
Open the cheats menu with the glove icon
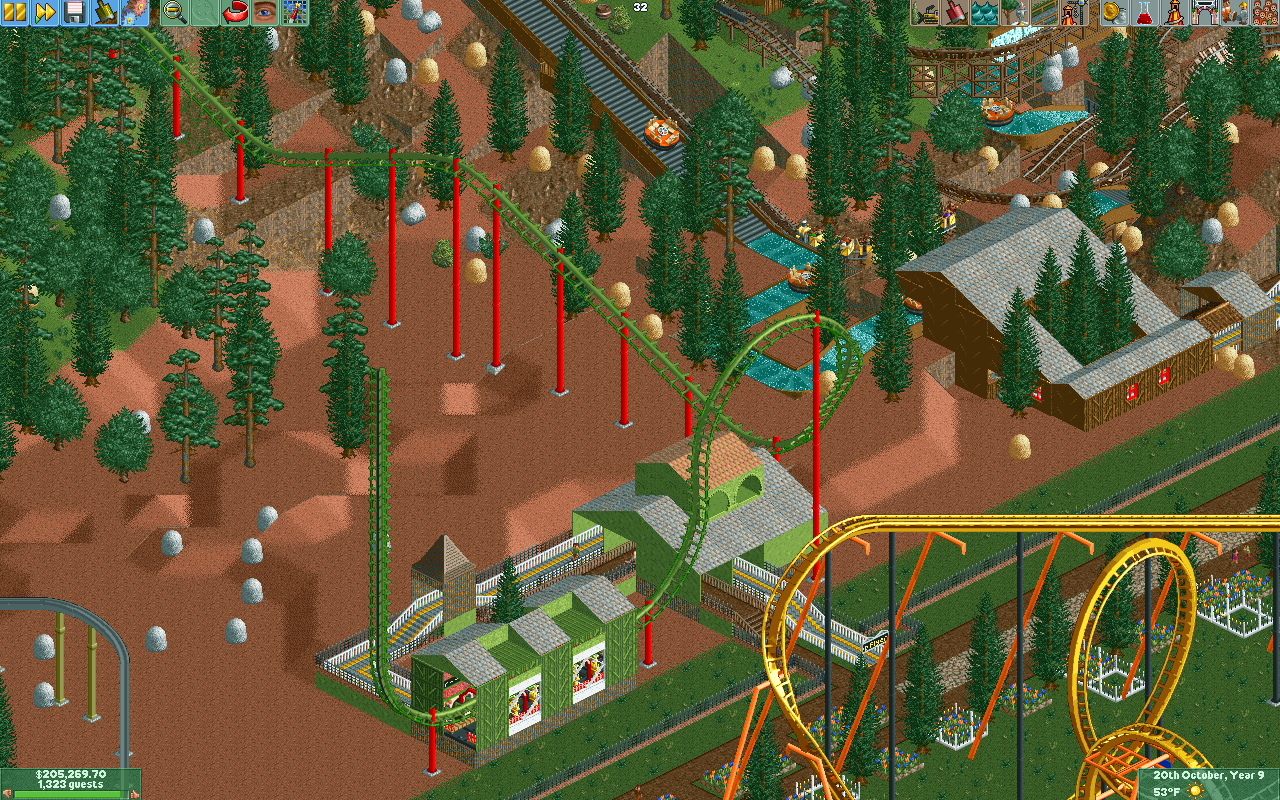[x=105, y=13]
